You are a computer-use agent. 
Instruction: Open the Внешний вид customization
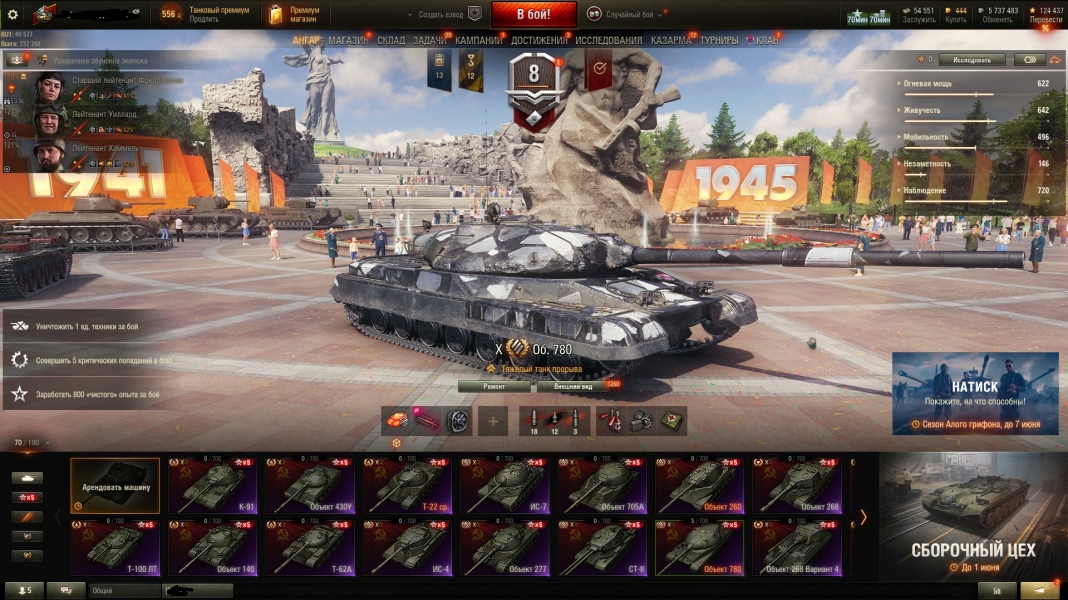coord(573,385)
